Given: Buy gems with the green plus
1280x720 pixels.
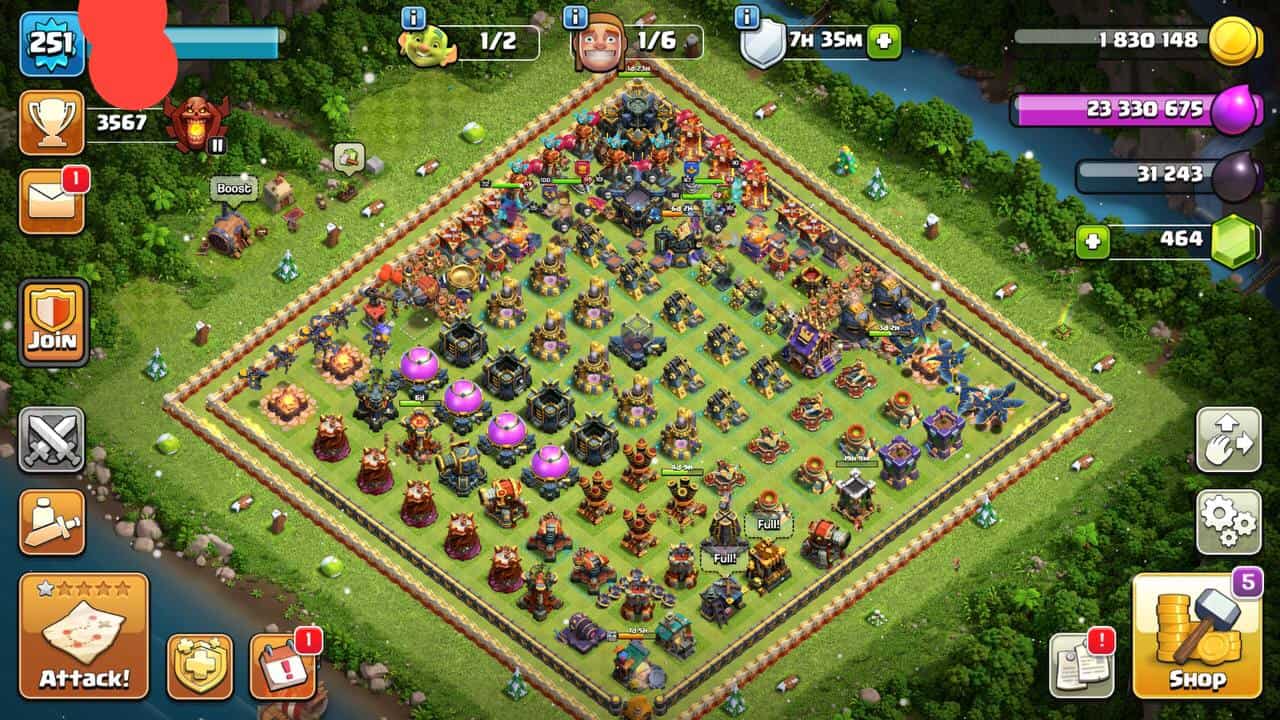Looking at the screenshot, I should pyautogui.click(x=1093, y=242).
